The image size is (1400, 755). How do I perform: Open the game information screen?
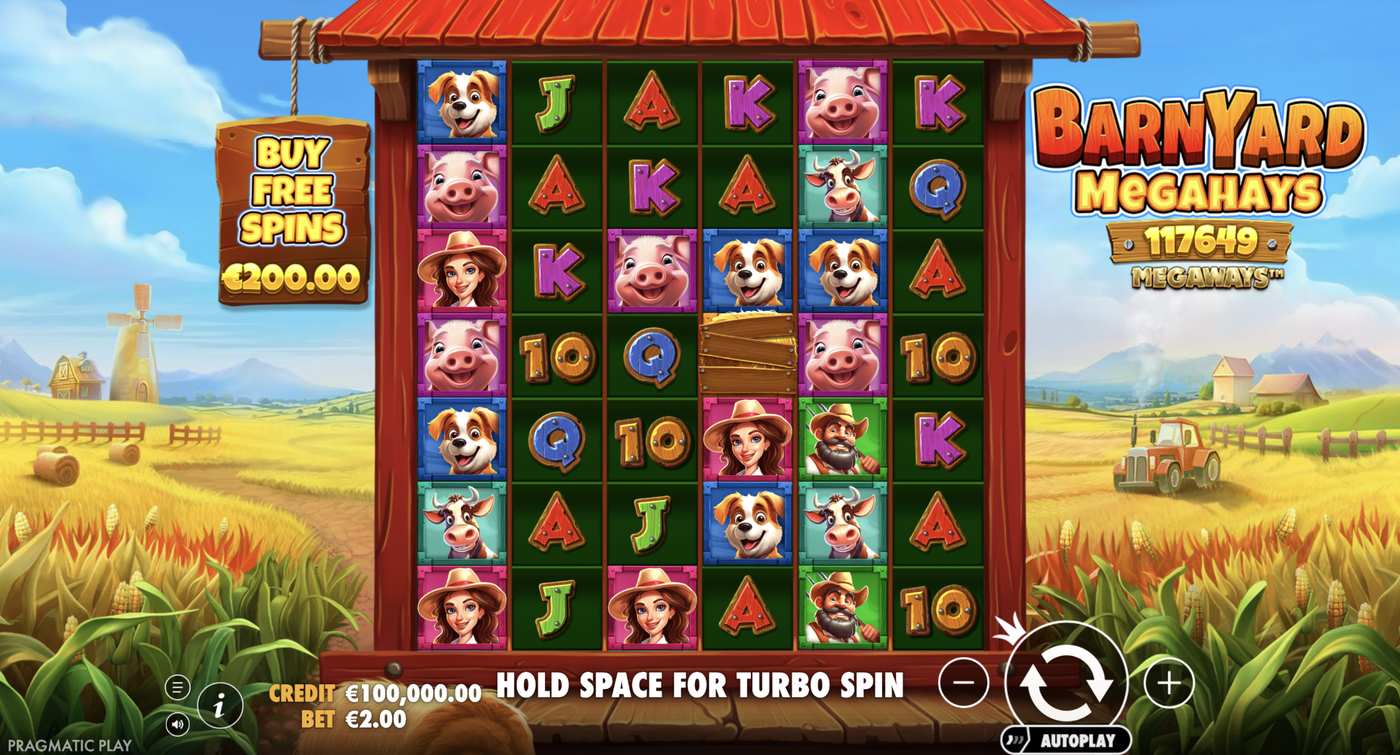tap(219, 703)
